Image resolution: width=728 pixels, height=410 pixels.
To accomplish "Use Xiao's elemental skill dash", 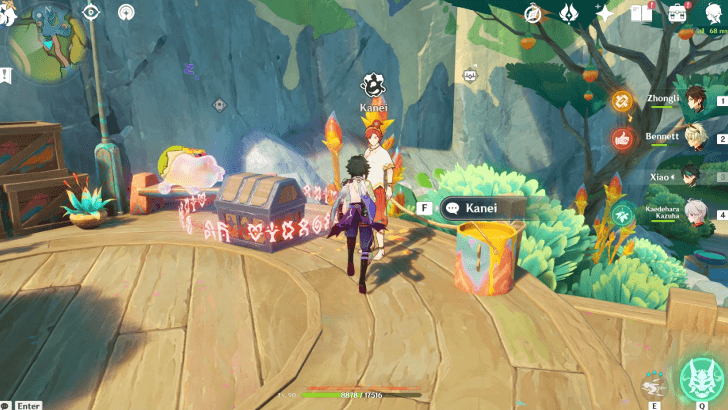I will click(654, 386).
